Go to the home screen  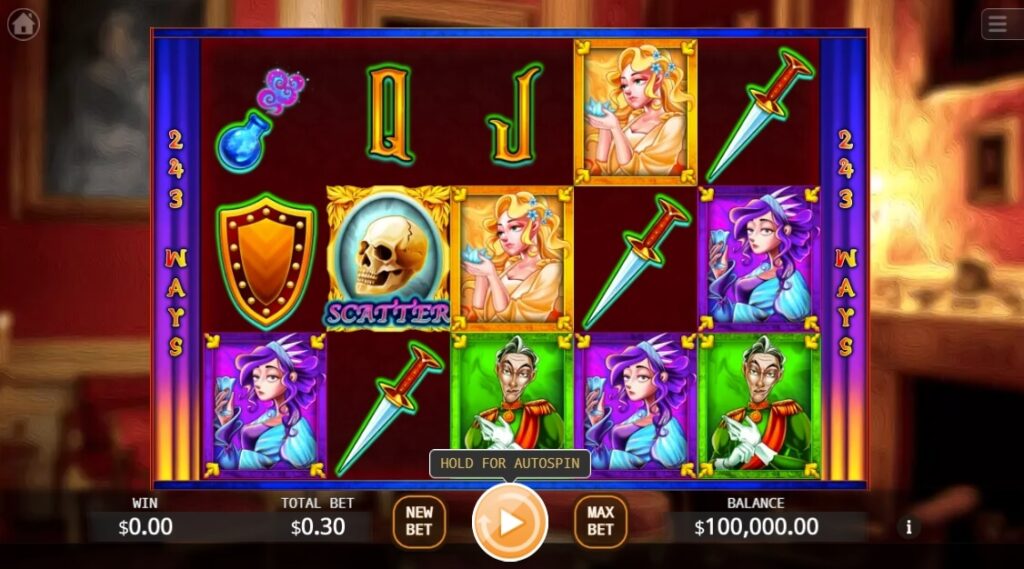(23, 23)
